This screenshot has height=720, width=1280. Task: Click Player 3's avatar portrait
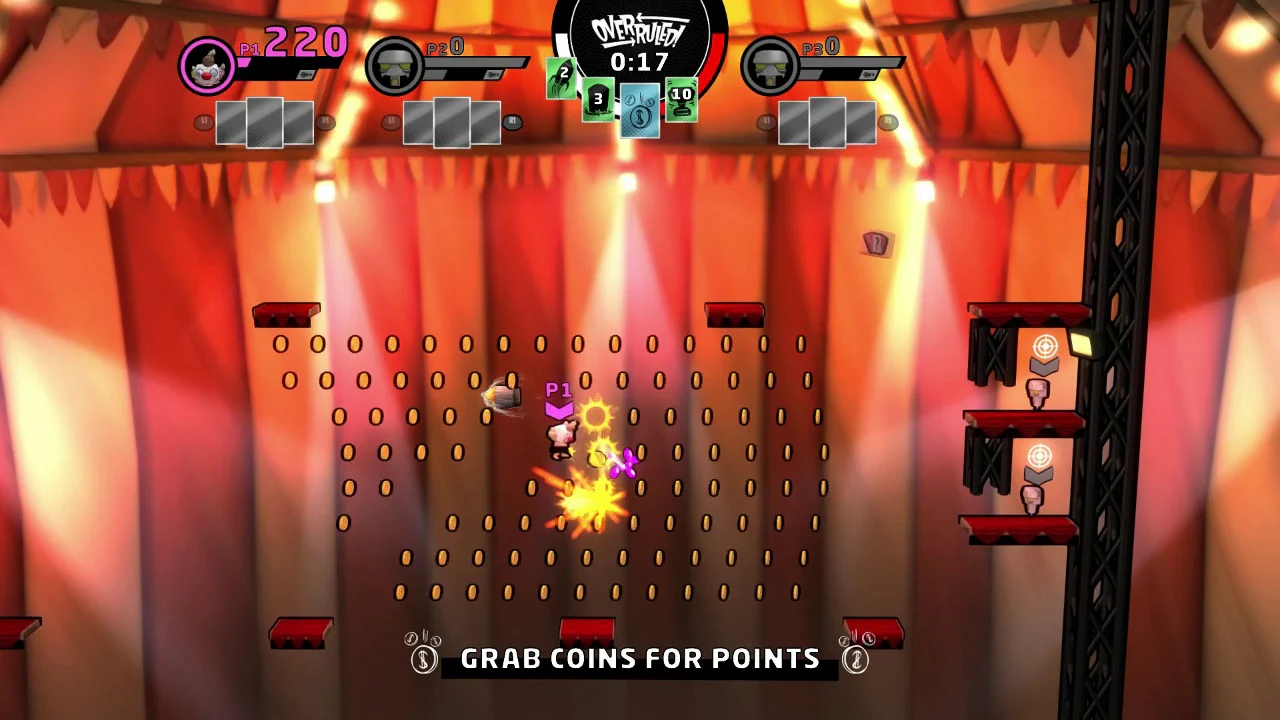click(x=770, y=65)
